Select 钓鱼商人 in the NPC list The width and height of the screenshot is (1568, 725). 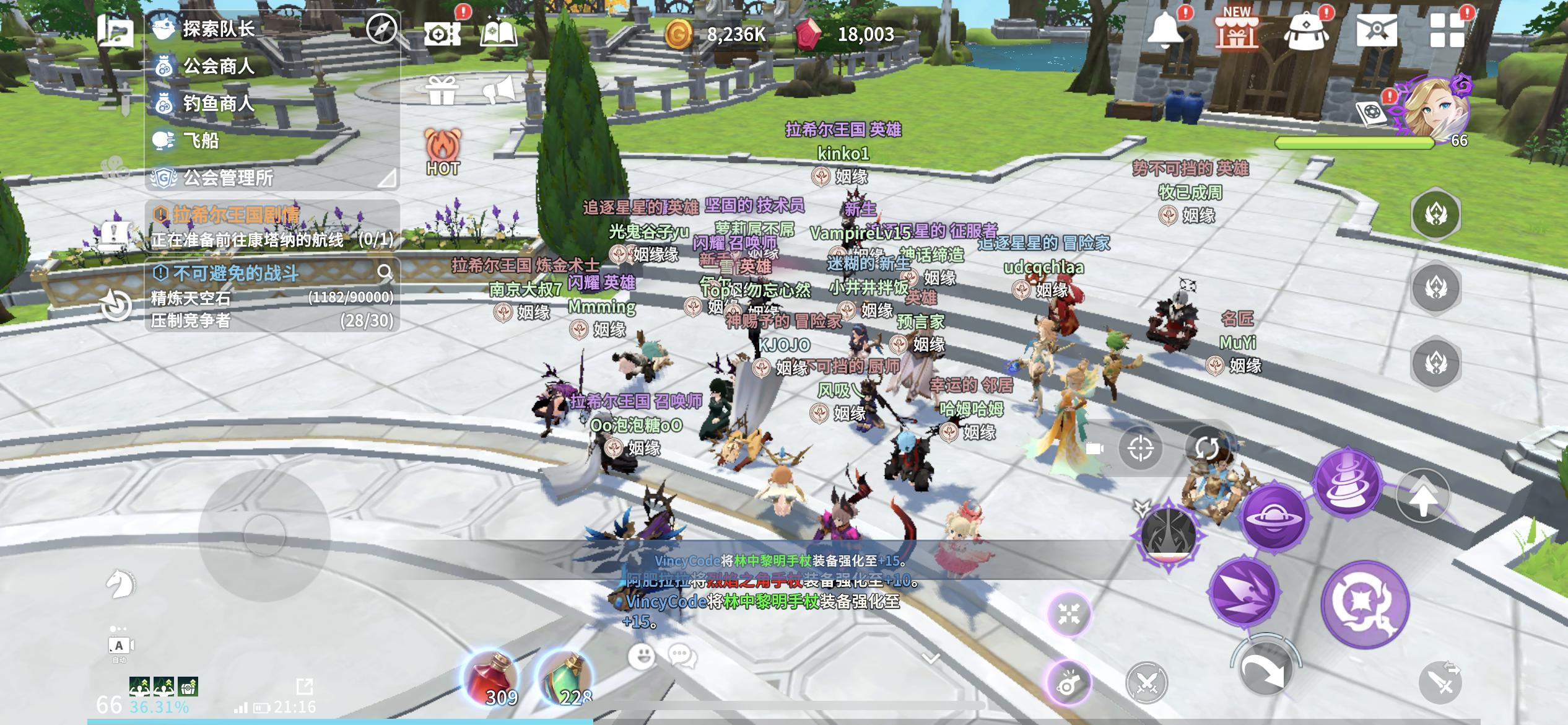click(218, 103)
